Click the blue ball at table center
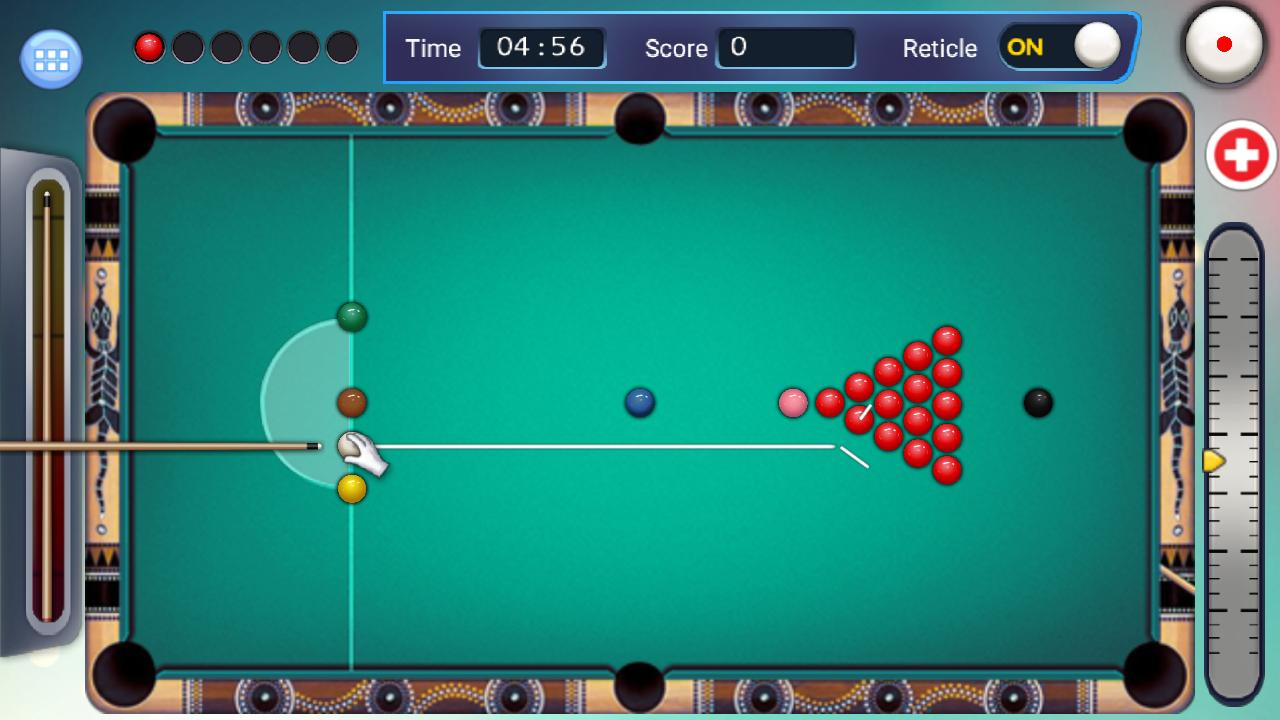Viewport: 1280px width, 720px height. click(639, 401)
